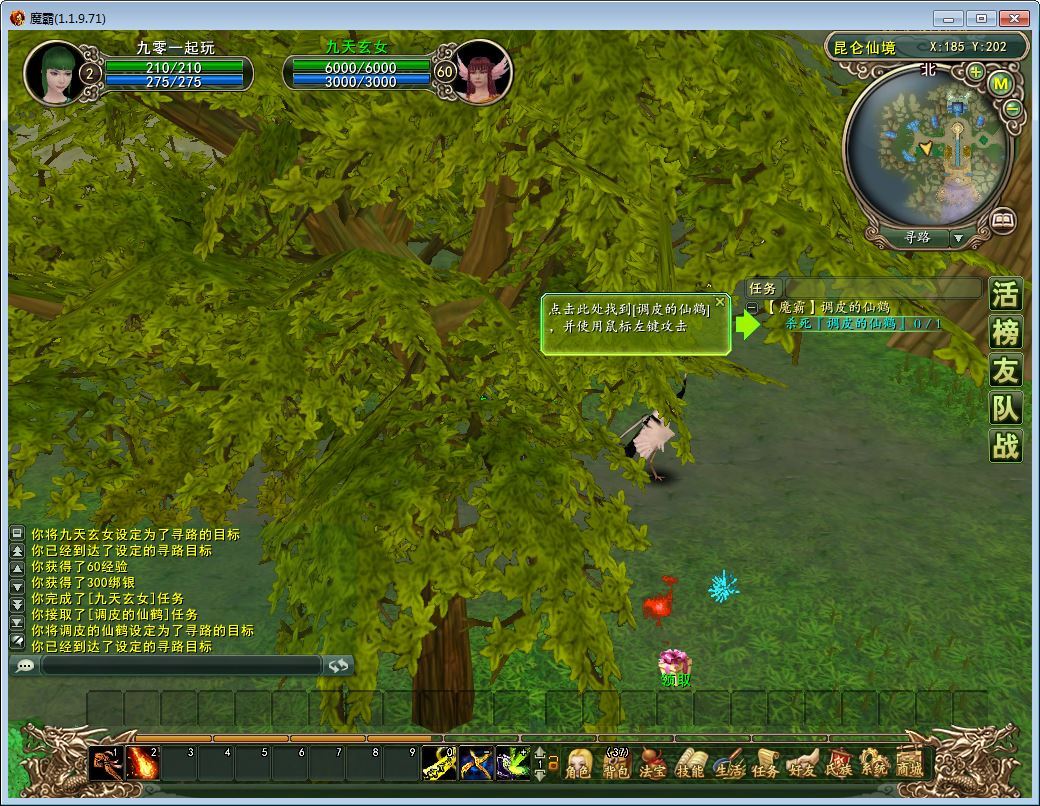Viewport: 1040px width, 806px height.
Task: Open the 角色 character panel
Action: click(x=577, y=764)
